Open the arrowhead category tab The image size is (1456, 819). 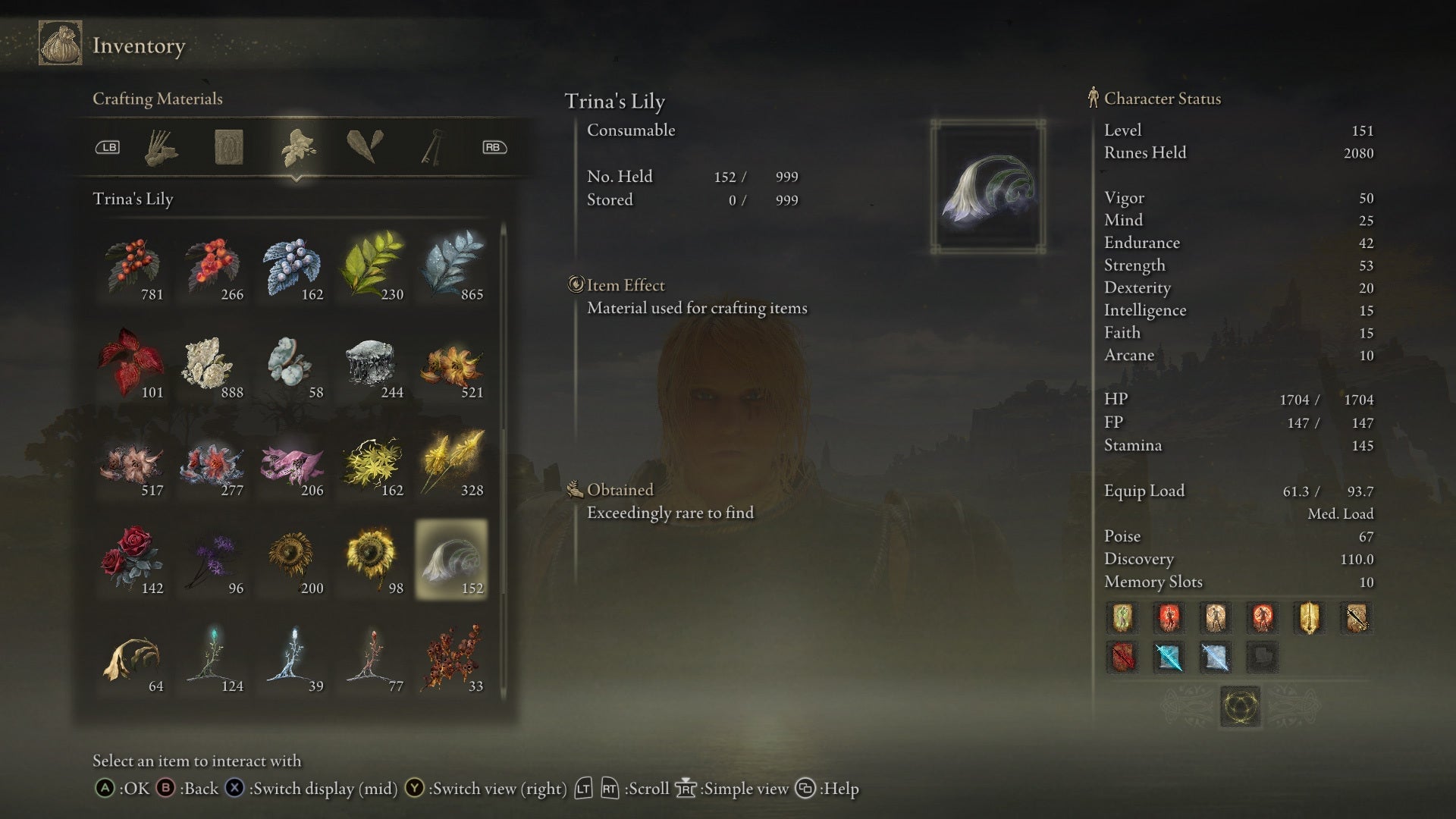(365, 147)
